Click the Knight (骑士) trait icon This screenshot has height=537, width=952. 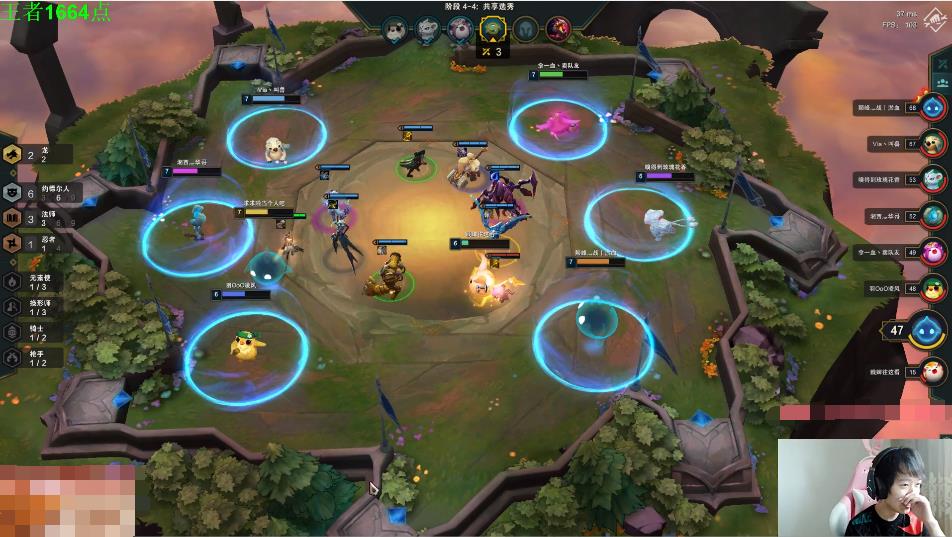point(13,332)
